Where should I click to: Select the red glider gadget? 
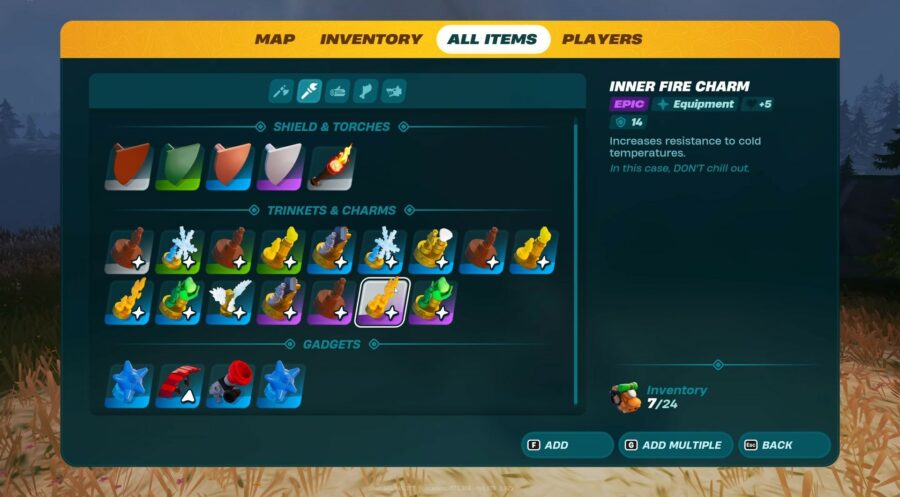pyautogui.click(x=180, y=385)
